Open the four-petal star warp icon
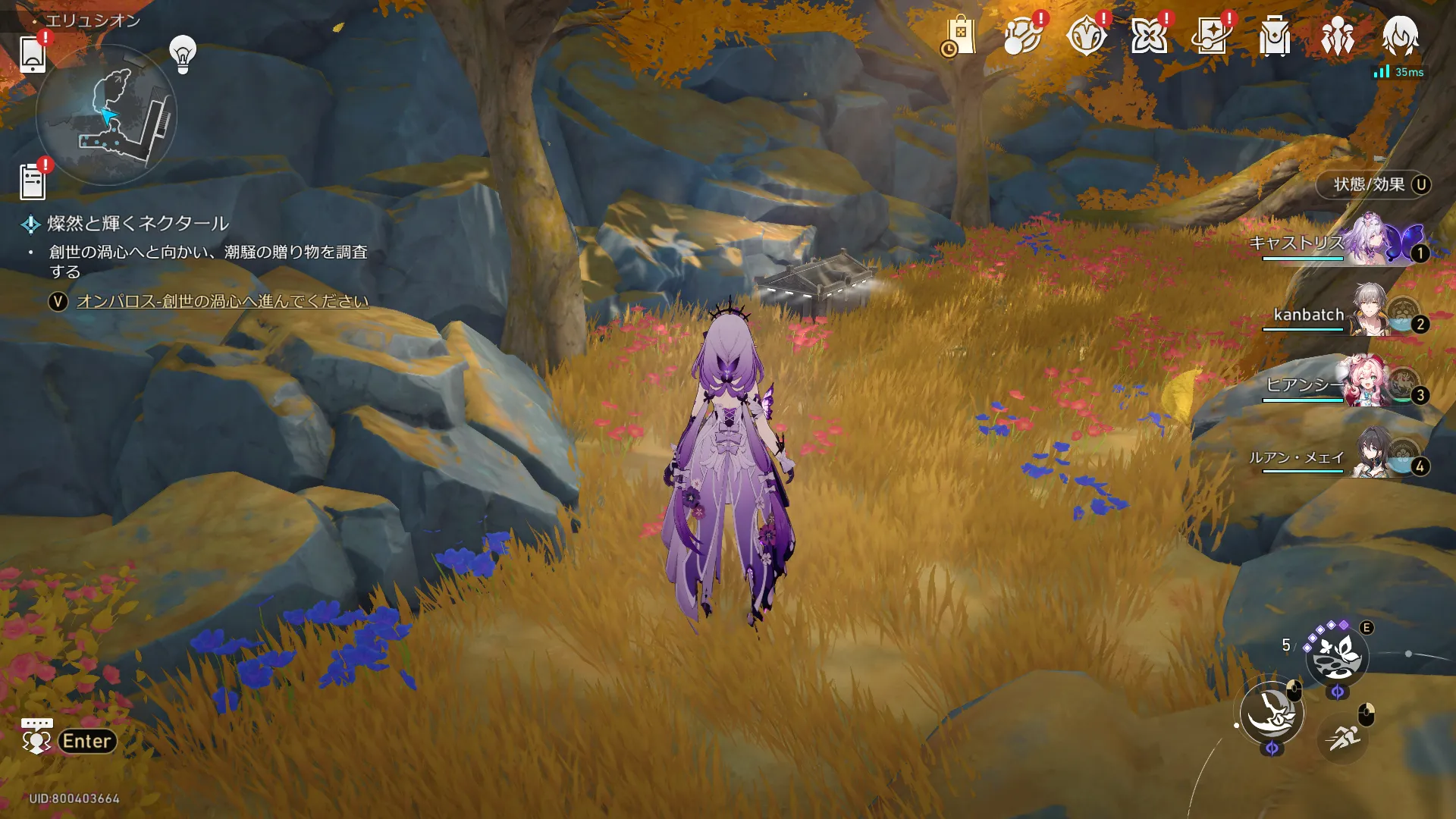Viewport: 1456px width, 819px height. pos(1148,36)
